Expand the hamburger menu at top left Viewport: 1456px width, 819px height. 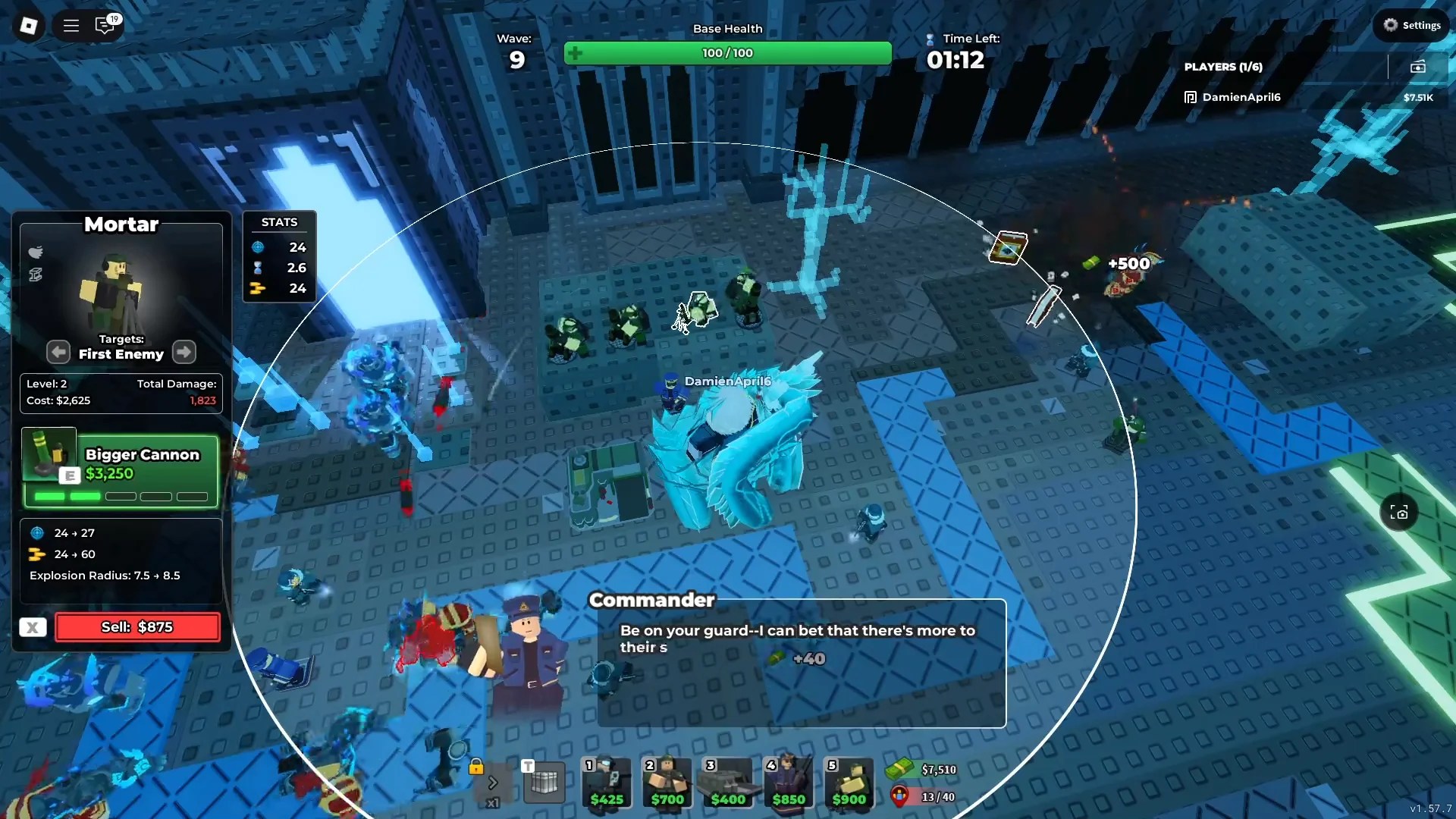pyautogui.click(x=71, y=25)
